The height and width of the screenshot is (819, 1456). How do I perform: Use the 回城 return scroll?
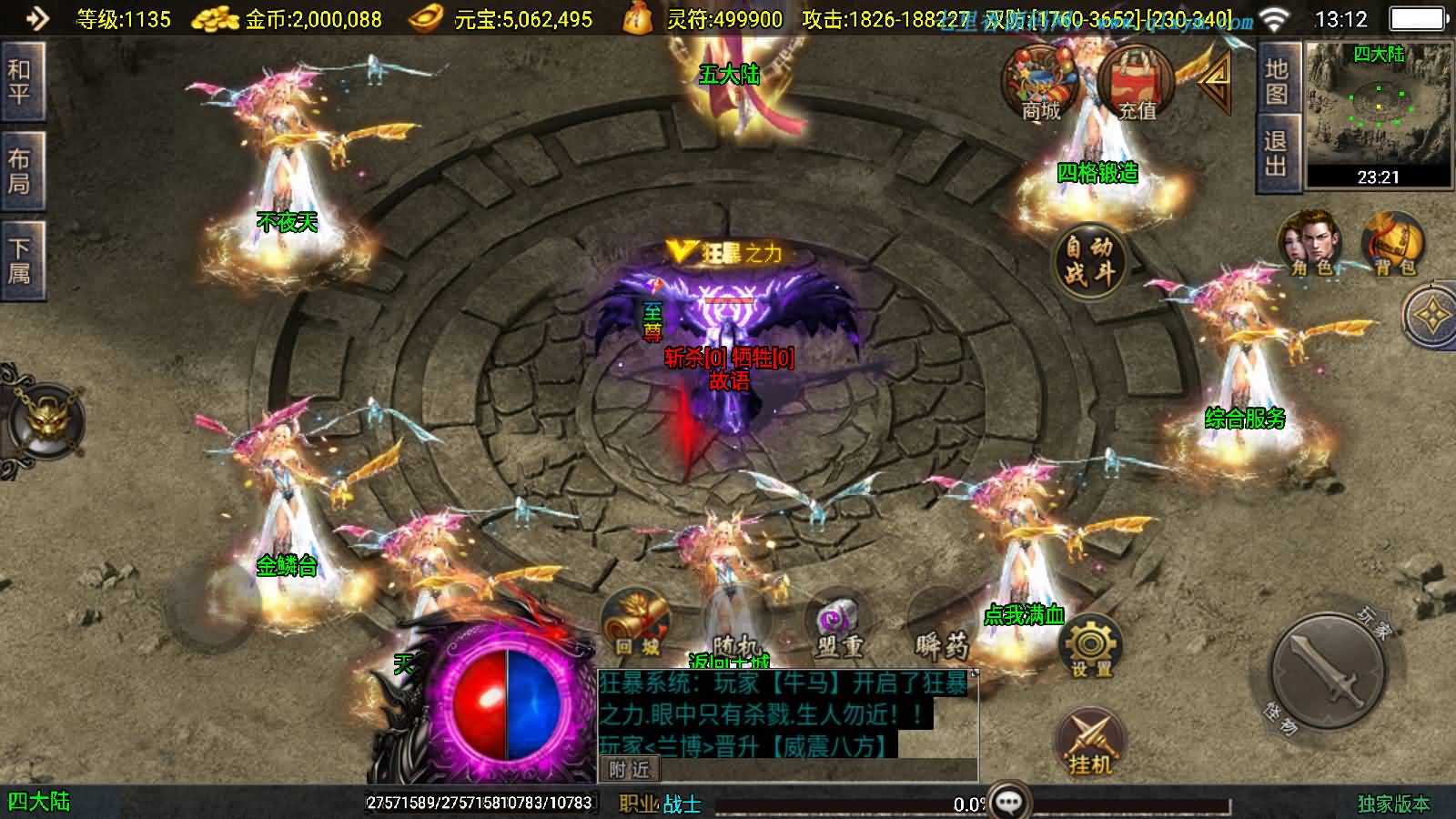pyautogui.click(x=636, y=625)
